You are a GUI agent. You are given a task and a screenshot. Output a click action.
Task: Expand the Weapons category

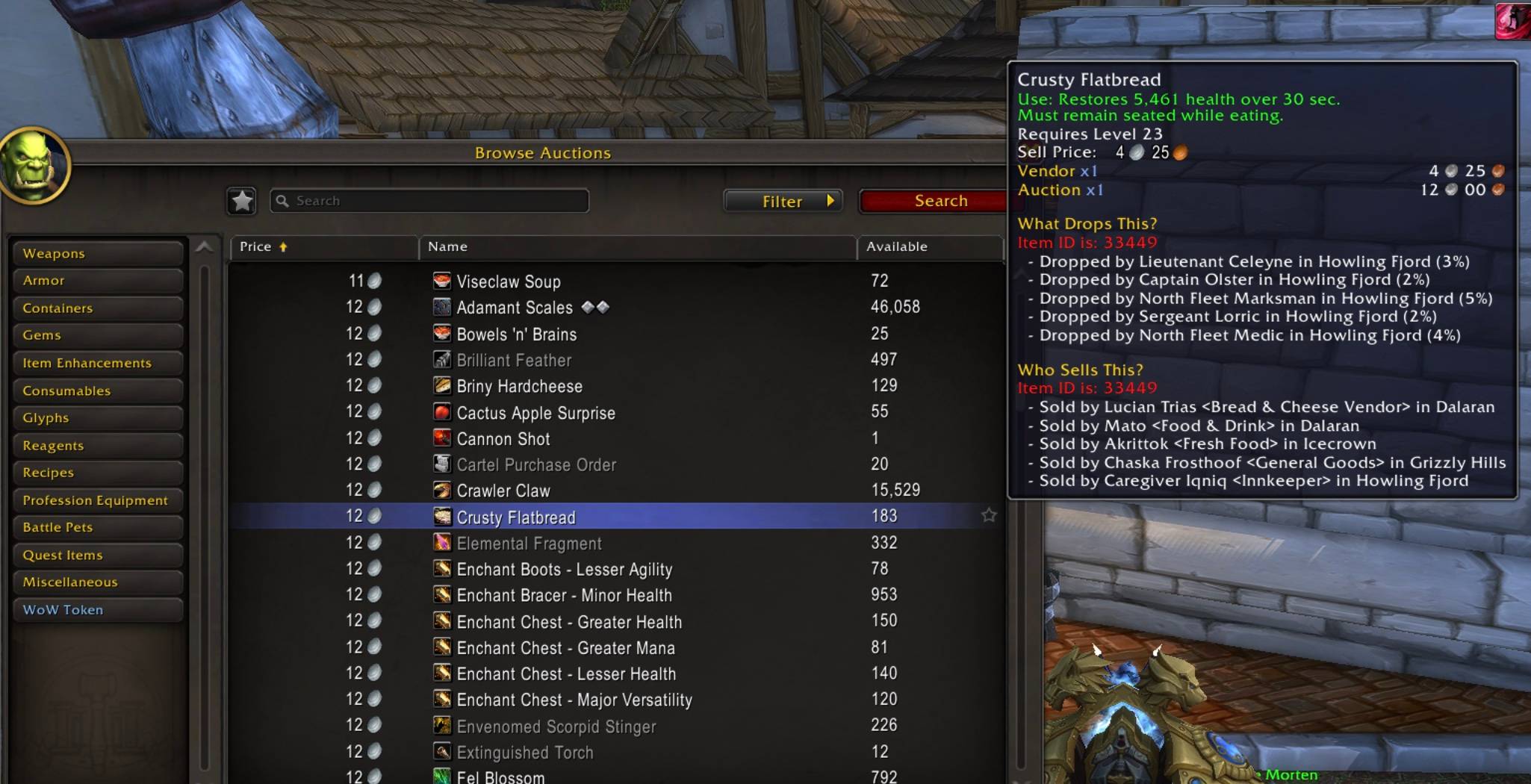97,253
